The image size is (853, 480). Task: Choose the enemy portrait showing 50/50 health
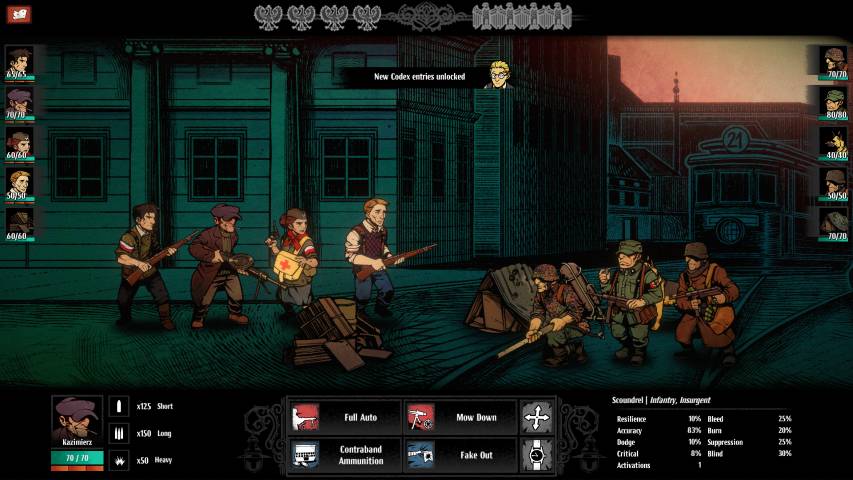(834, 183)
